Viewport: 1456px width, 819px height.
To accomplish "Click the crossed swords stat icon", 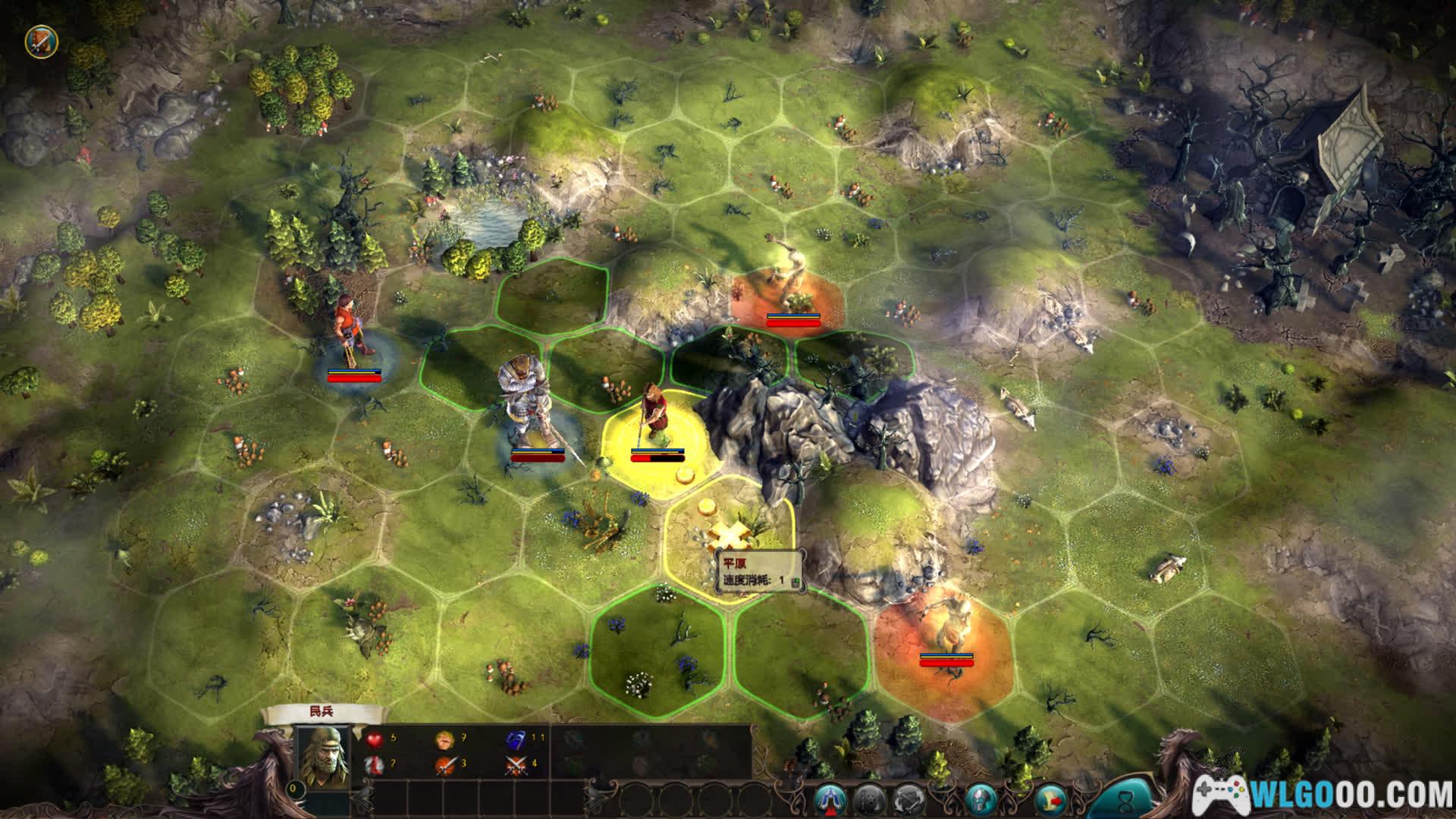I will coord(516,764).
